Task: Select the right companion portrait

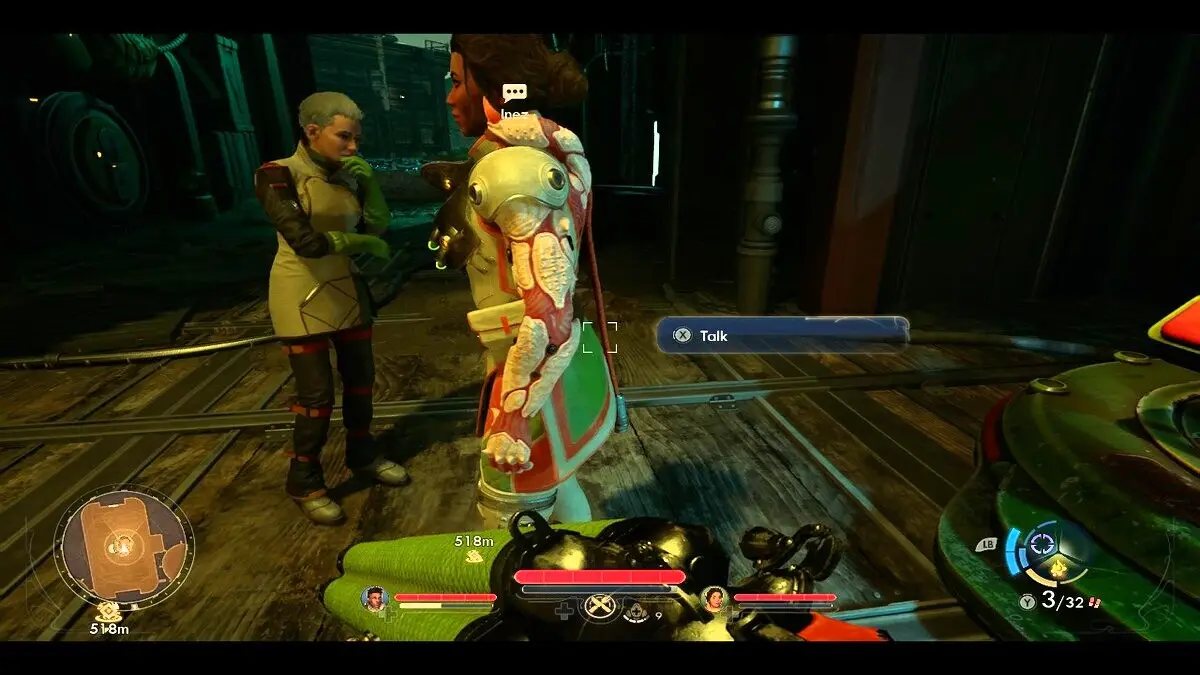Action: click(714, 599)
